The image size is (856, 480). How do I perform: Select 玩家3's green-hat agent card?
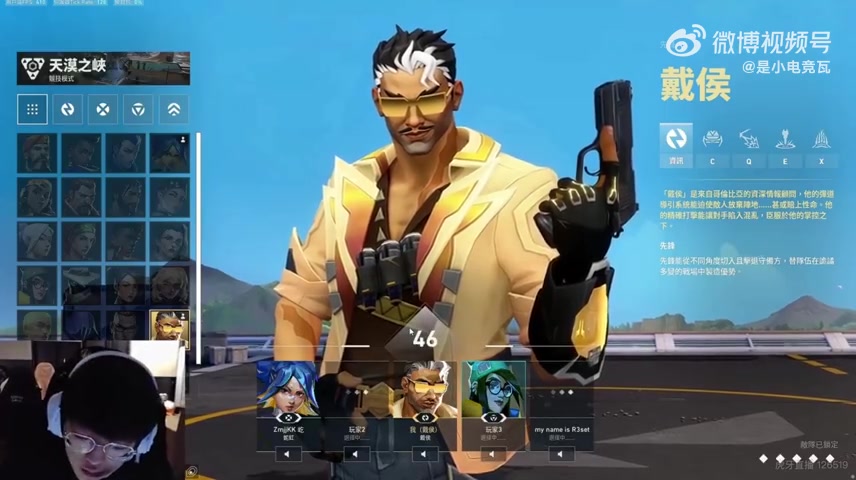(493, 390)
